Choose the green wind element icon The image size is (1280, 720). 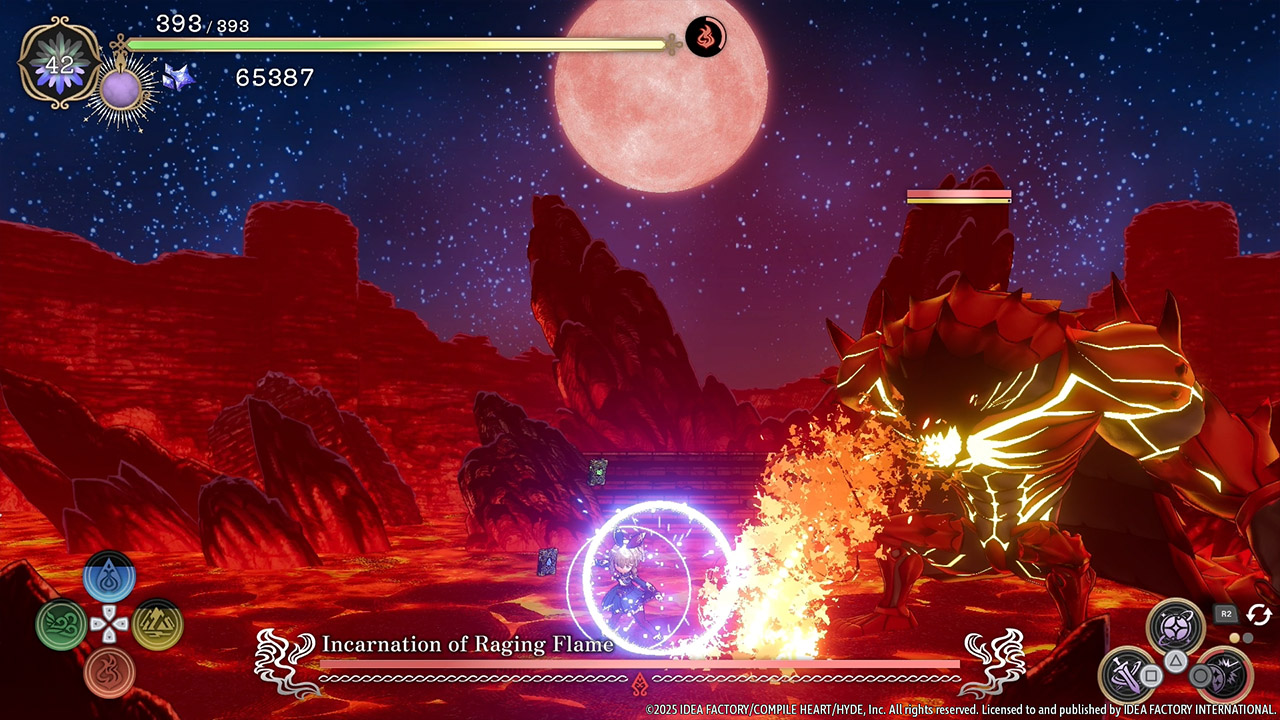pos(61,625)
